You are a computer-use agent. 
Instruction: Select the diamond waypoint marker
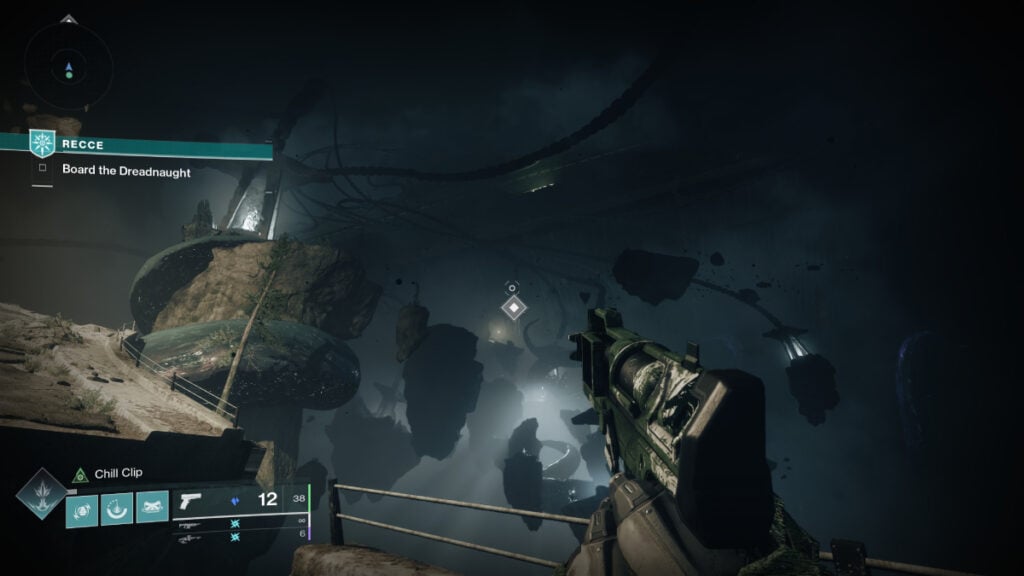[514, 307]
